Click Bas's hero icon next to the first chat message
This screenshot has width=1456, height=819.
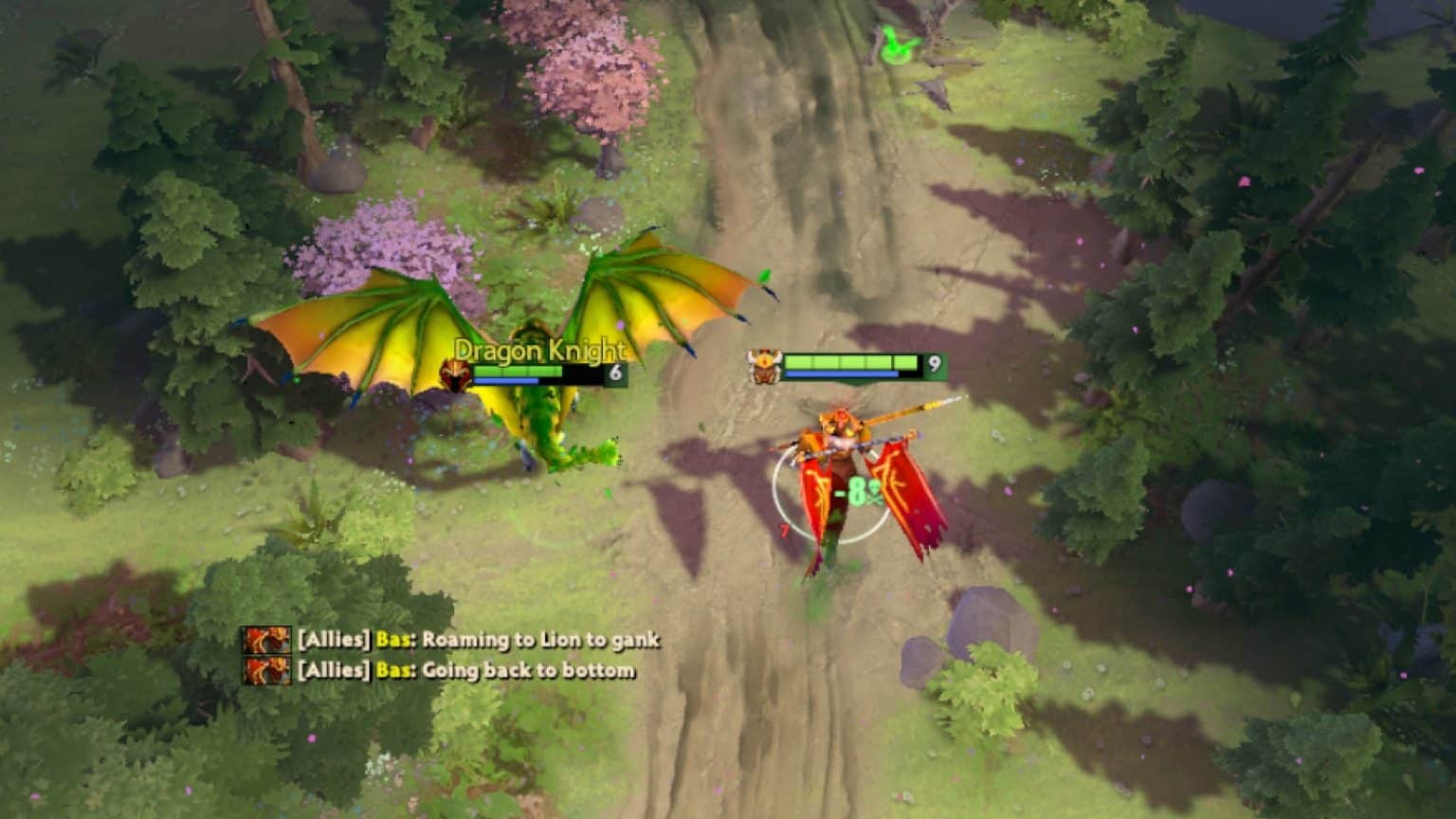(267, 641)
